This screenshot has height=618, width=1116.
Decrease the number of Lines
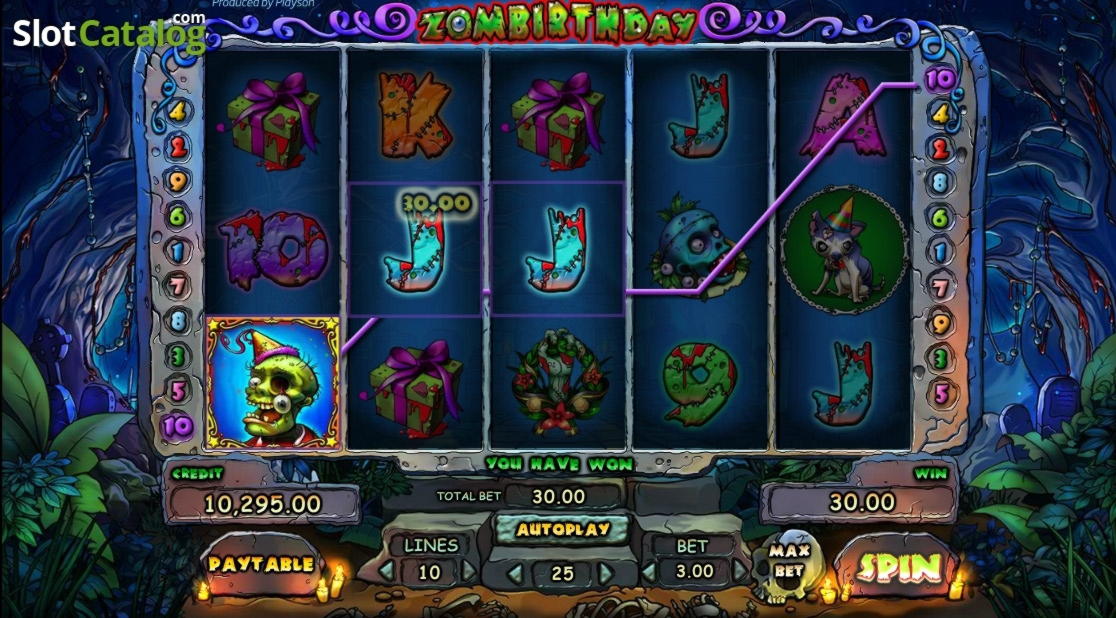pos(389,572)
